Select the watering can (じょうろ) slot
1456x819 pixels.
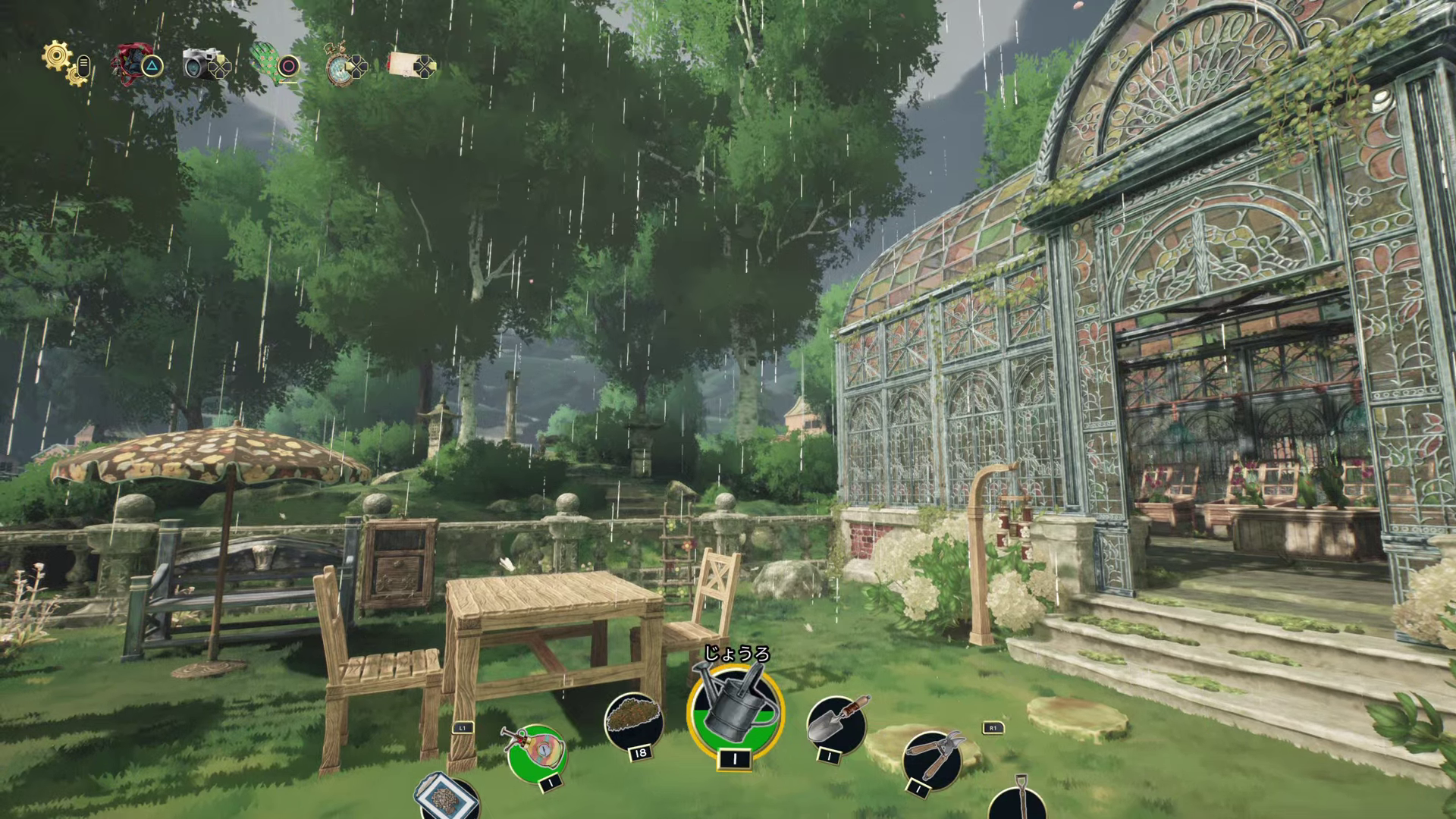coord(735,711)
